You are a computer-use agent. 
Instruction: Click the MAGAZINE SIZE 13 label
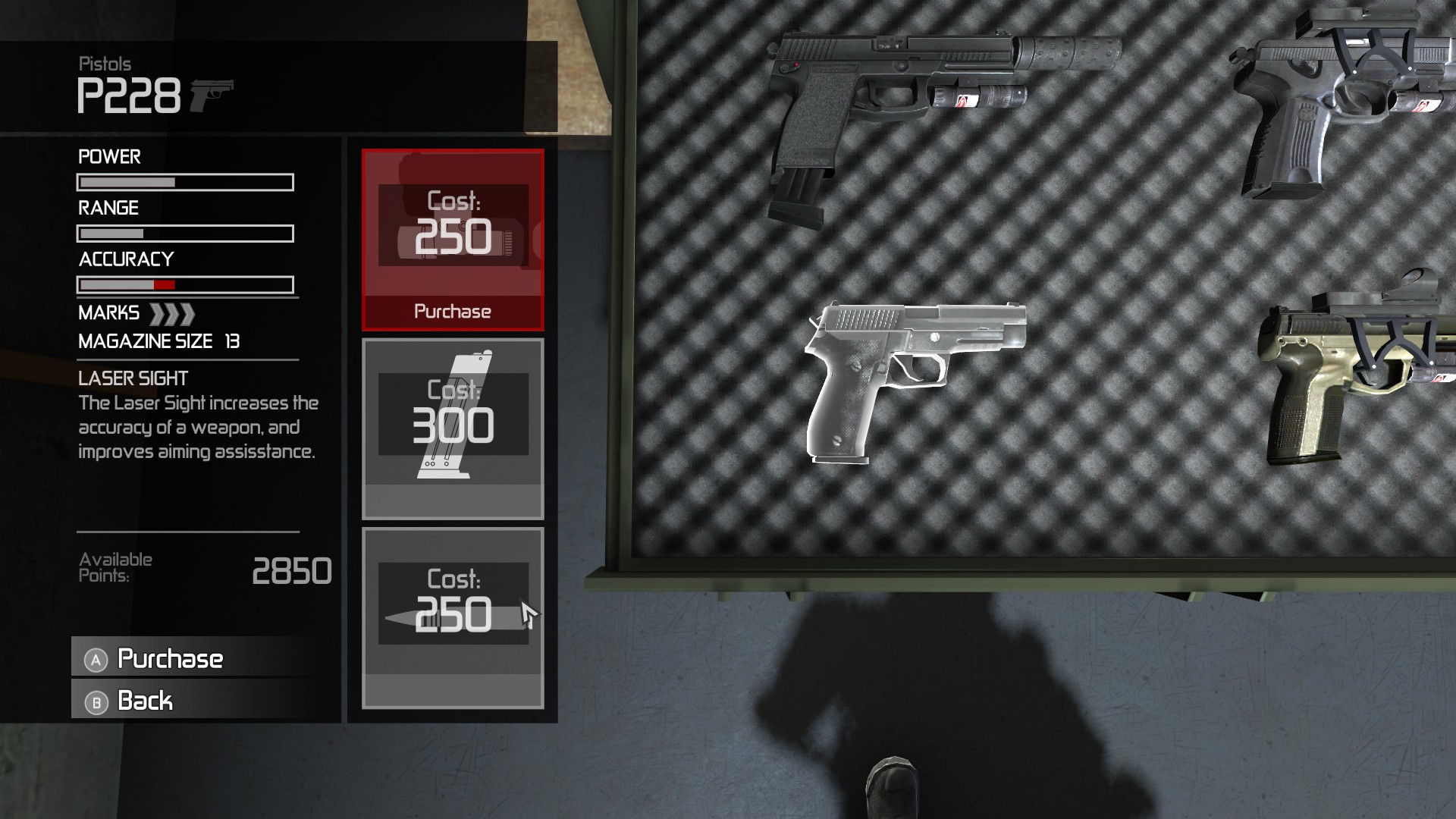point(157,341)
